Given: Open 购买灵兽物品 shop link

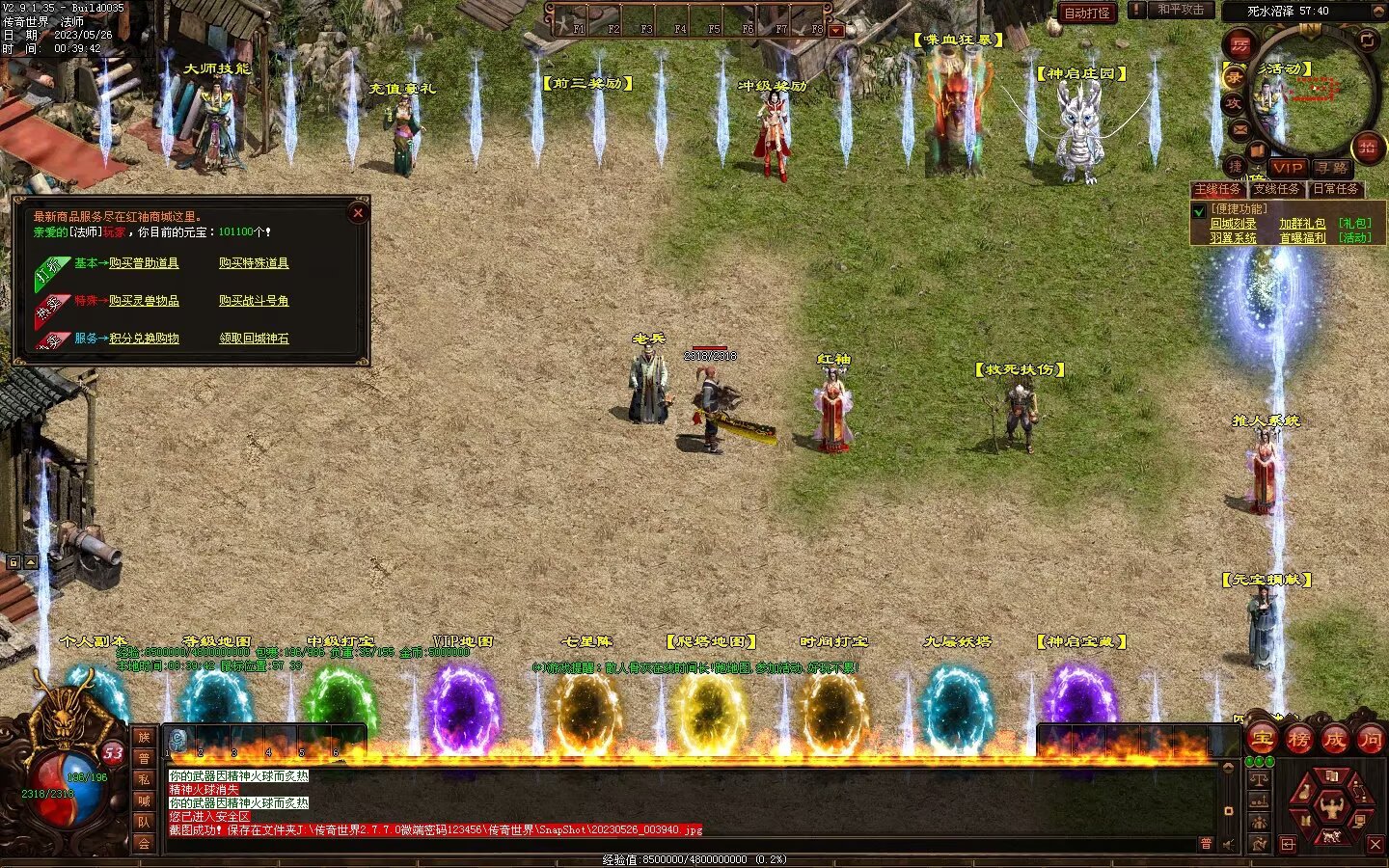Looking at the screenshot, I should [144, 301].
